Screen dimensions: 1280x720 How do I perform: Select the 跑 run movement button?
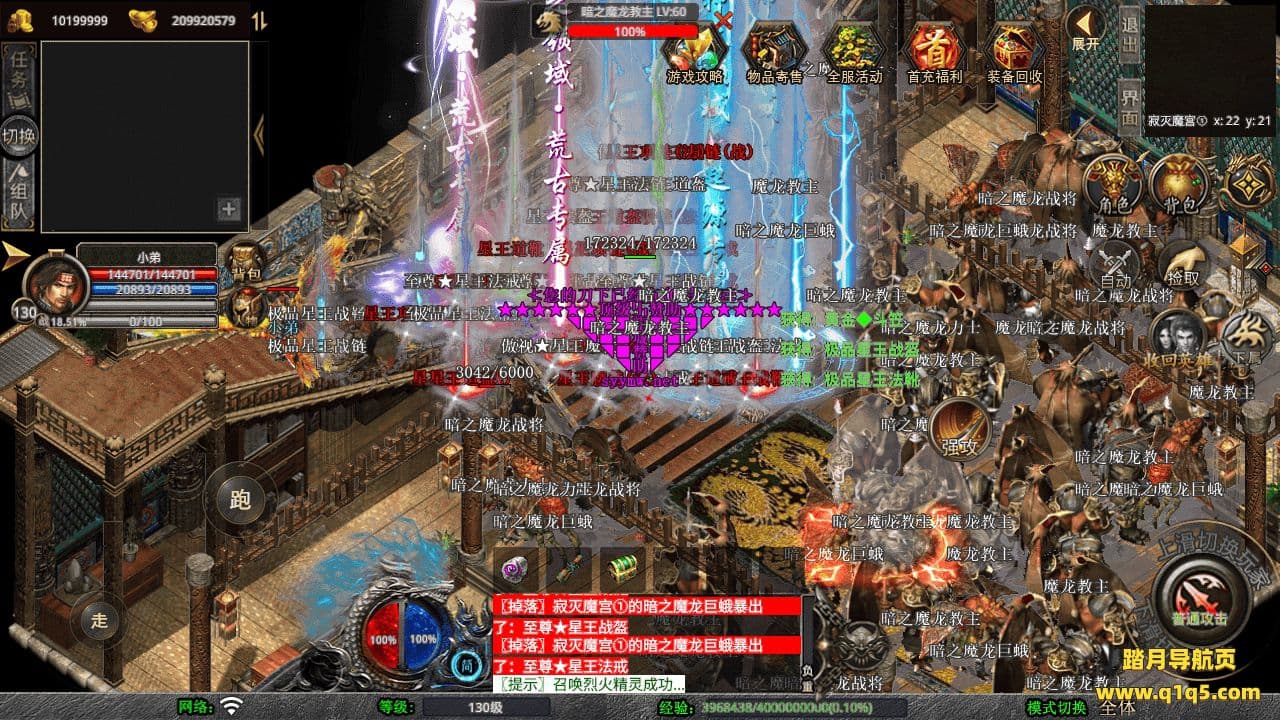click(240, 500)
